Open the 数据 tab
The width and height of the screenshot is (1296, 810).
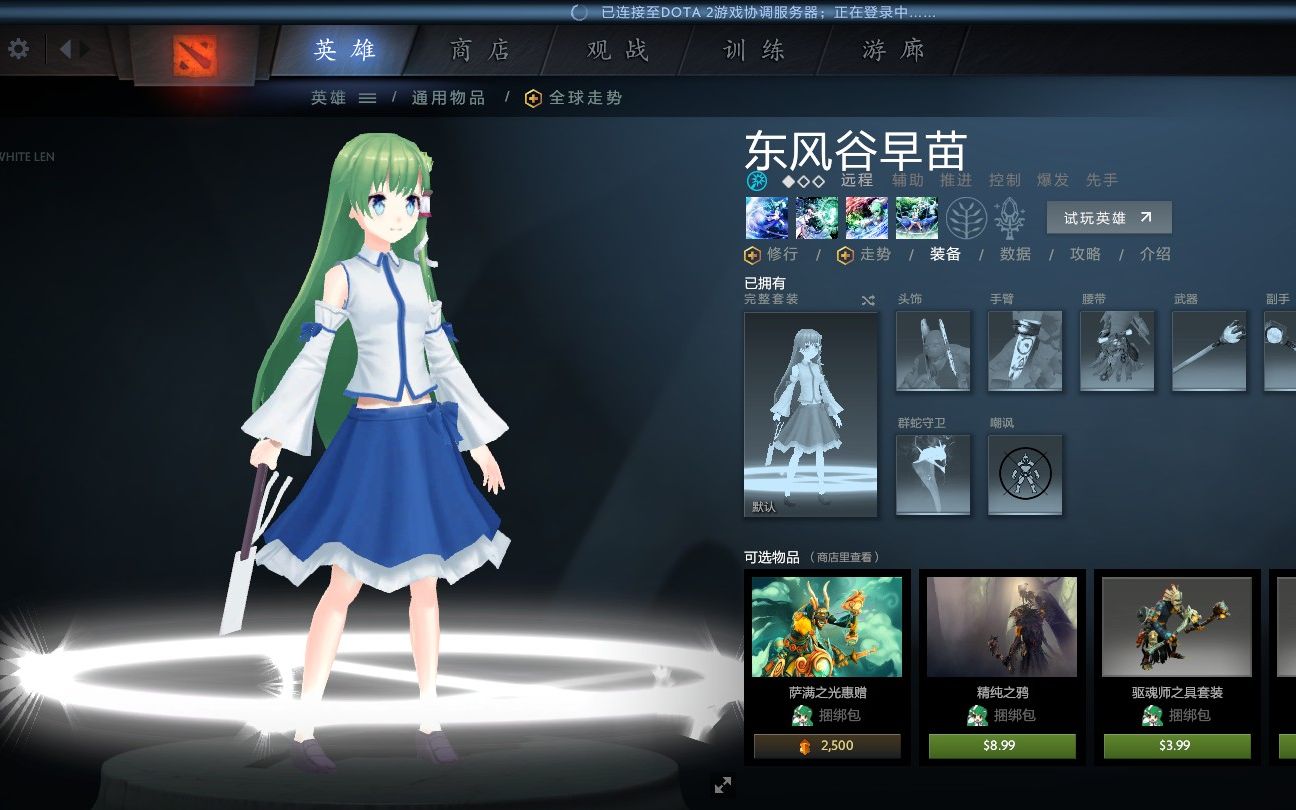point(1014,254)
